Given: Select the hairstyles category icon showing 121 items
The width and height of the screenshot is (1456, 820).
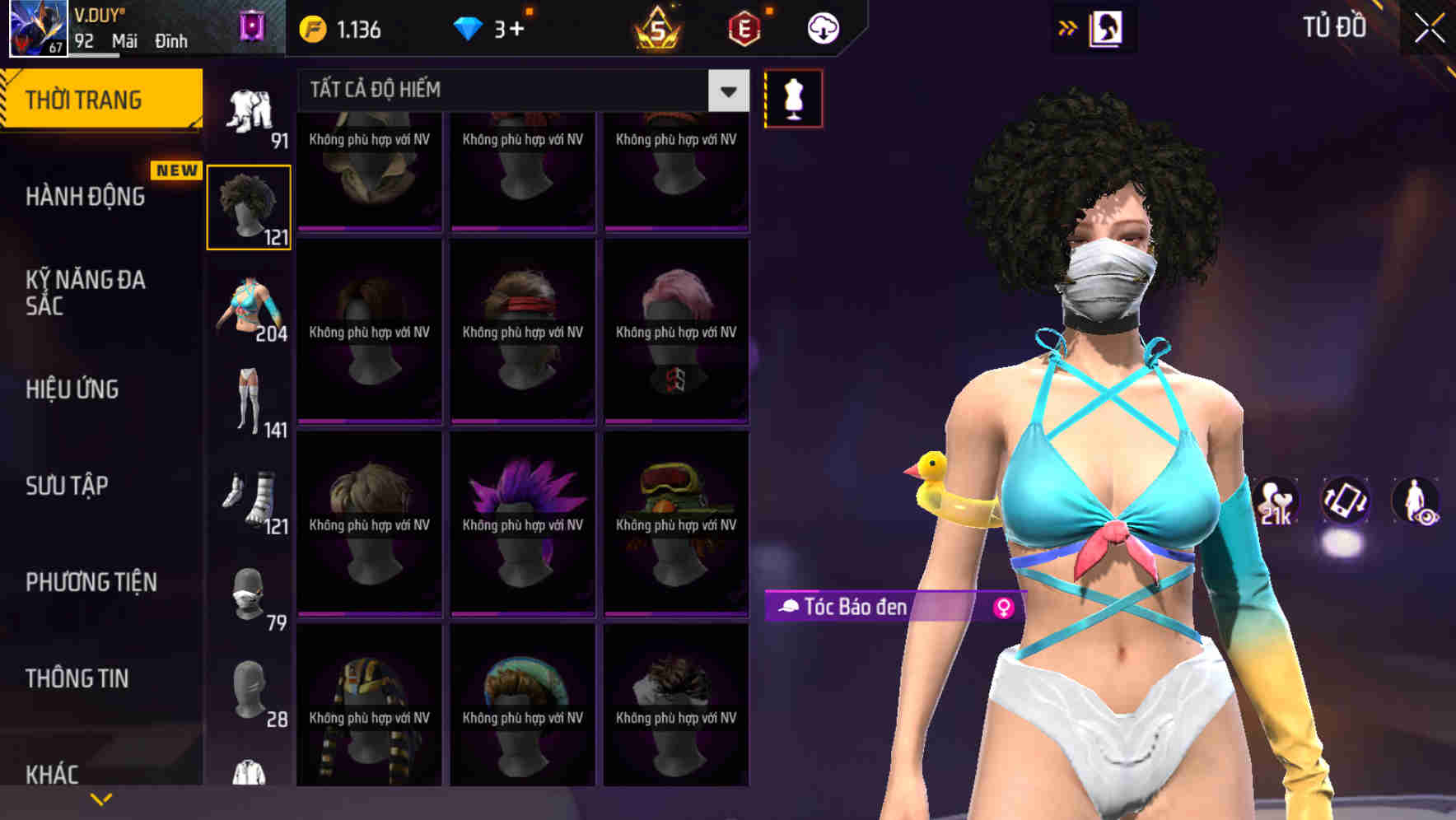Looking at the screenshot, I should tap(249, 206).
